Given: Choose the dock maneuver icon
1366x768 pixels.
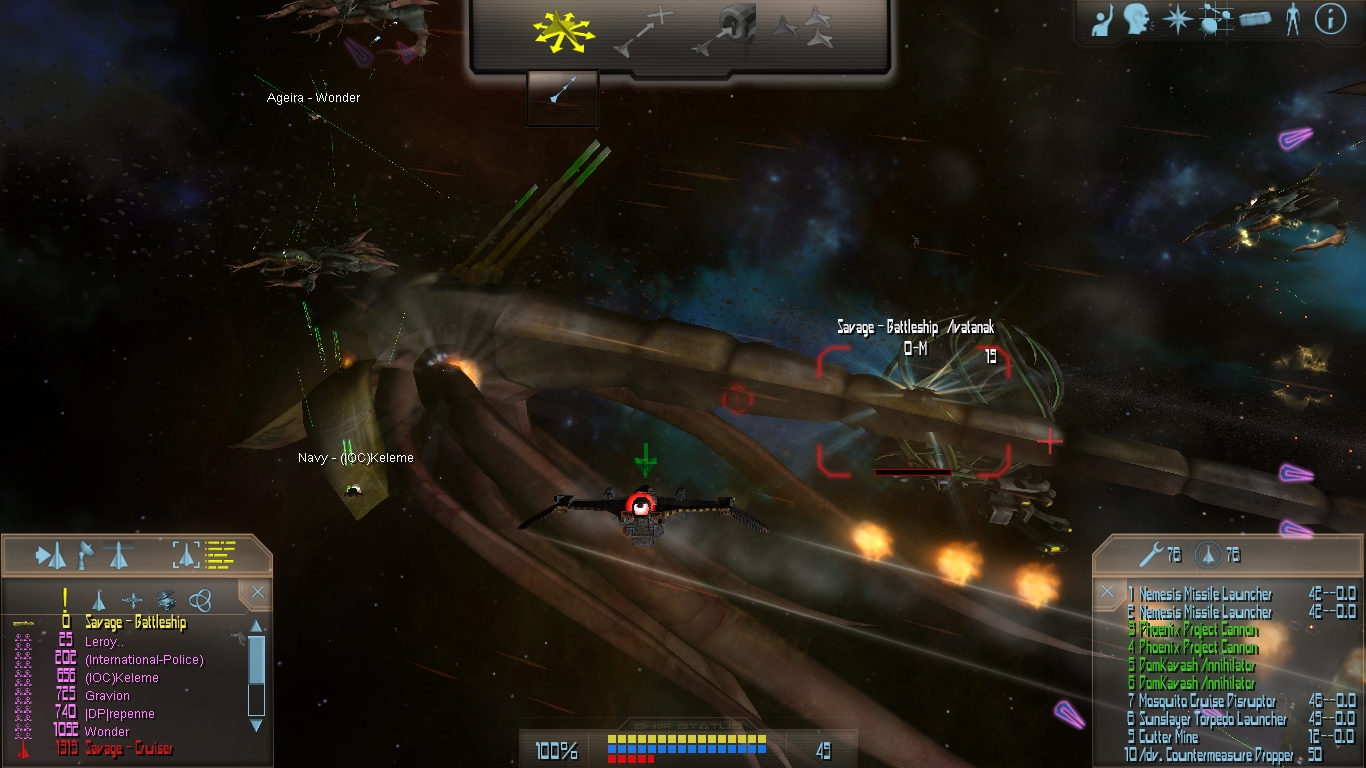Looking at the screenshot, I should pos(727,32).
